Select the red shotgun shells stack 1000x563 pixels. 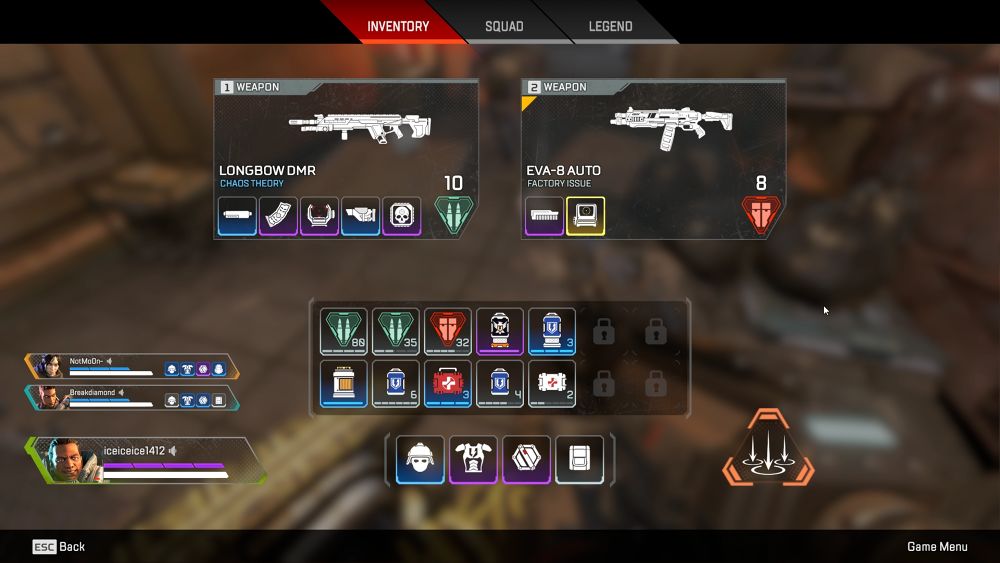(448, 331)
